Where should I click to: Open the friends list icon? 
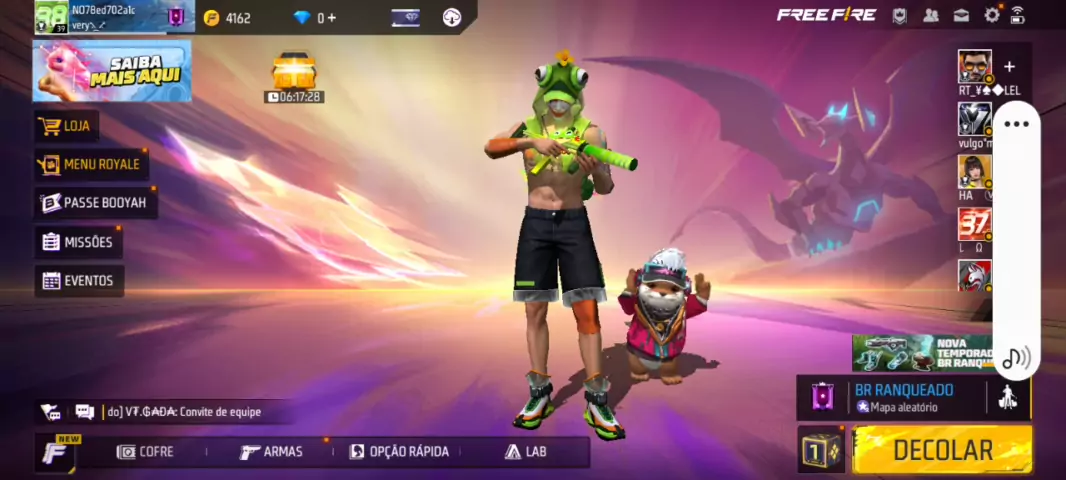point(931,15)
